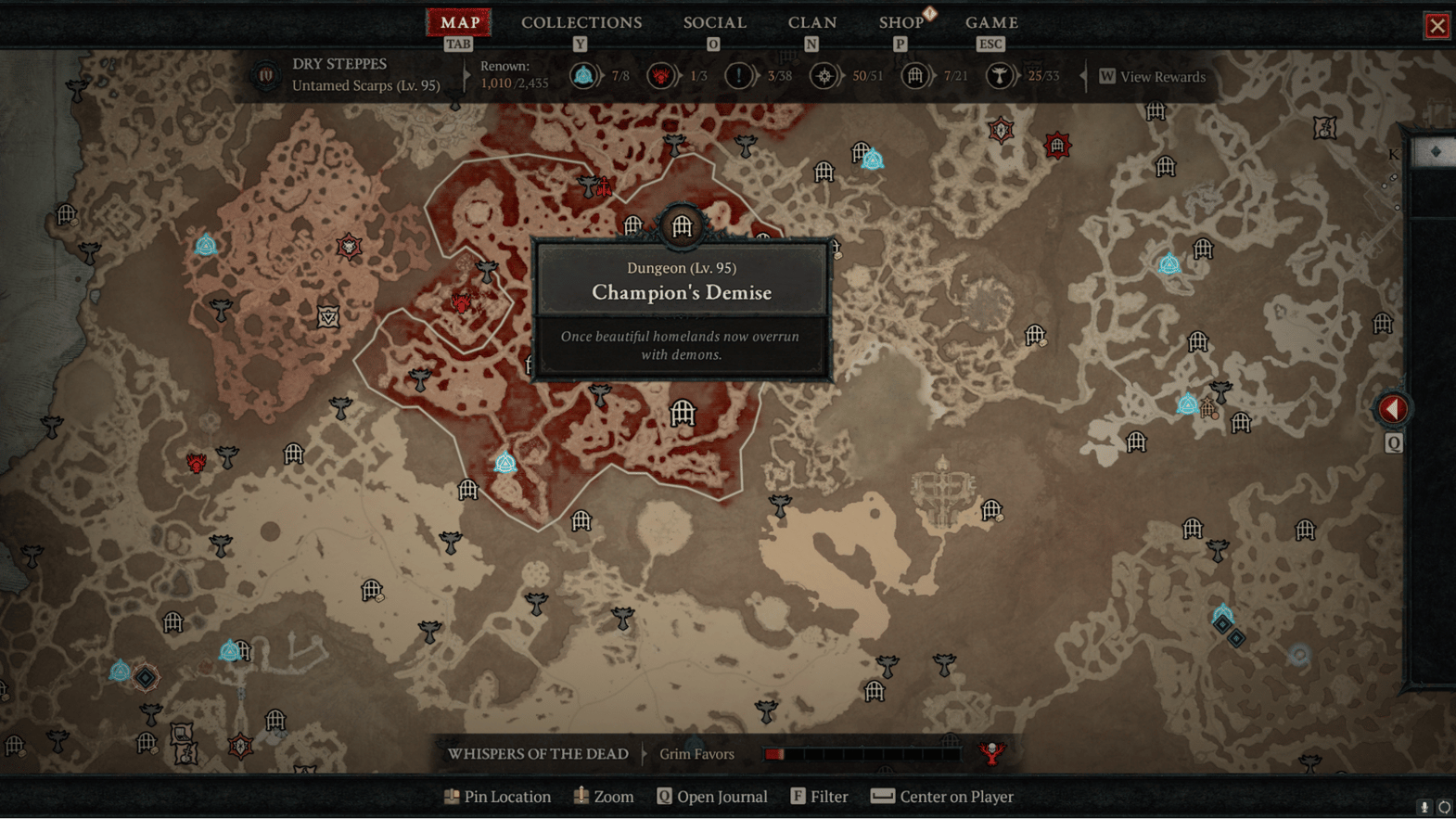Click the Altars of Lilith renown icon showing 7/8
This screenshot has width=1456, height=819.
click(x=585, y=75)
